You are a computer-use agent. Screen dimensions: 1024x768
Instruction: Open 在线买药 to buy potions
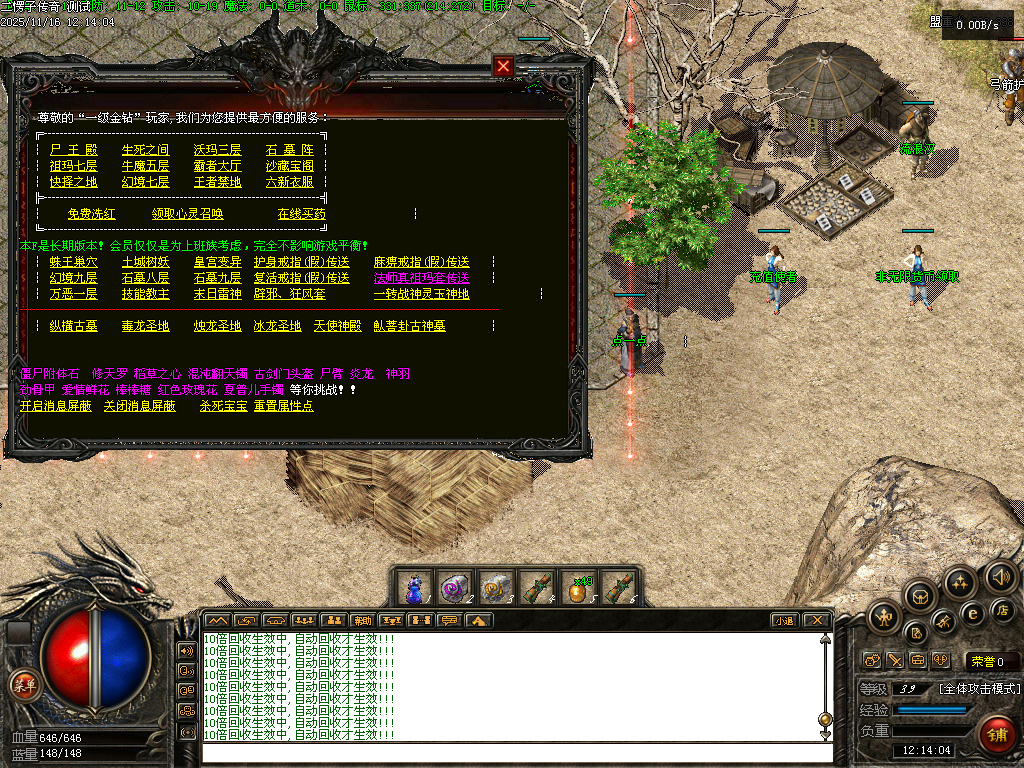301,214
